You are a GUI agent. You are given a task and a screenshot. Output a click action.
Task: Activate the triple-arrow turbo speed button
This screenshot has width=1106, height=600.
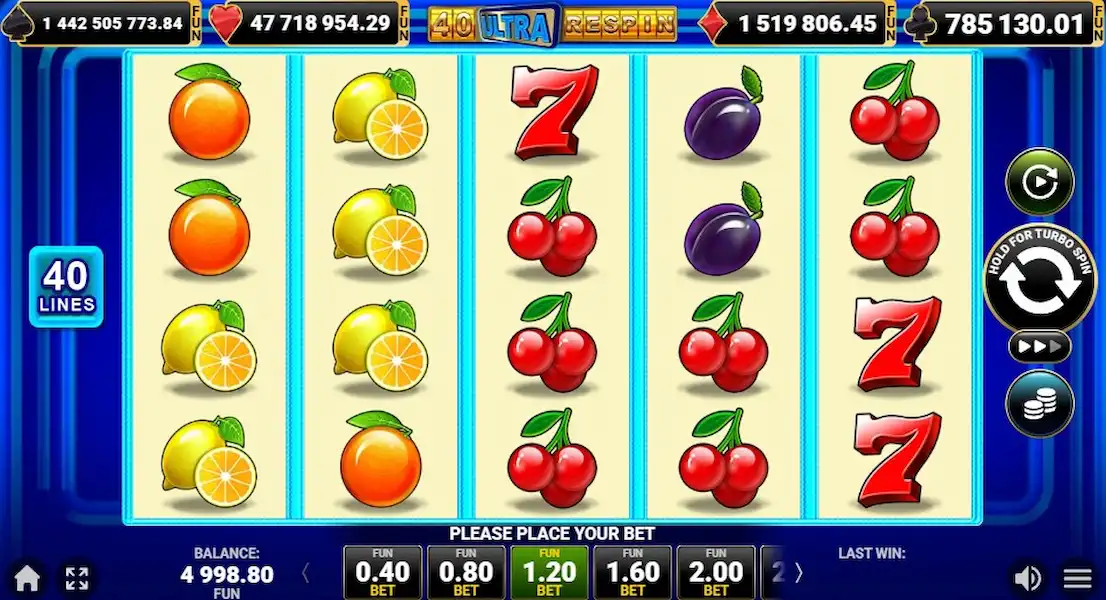click(1040, 347)
